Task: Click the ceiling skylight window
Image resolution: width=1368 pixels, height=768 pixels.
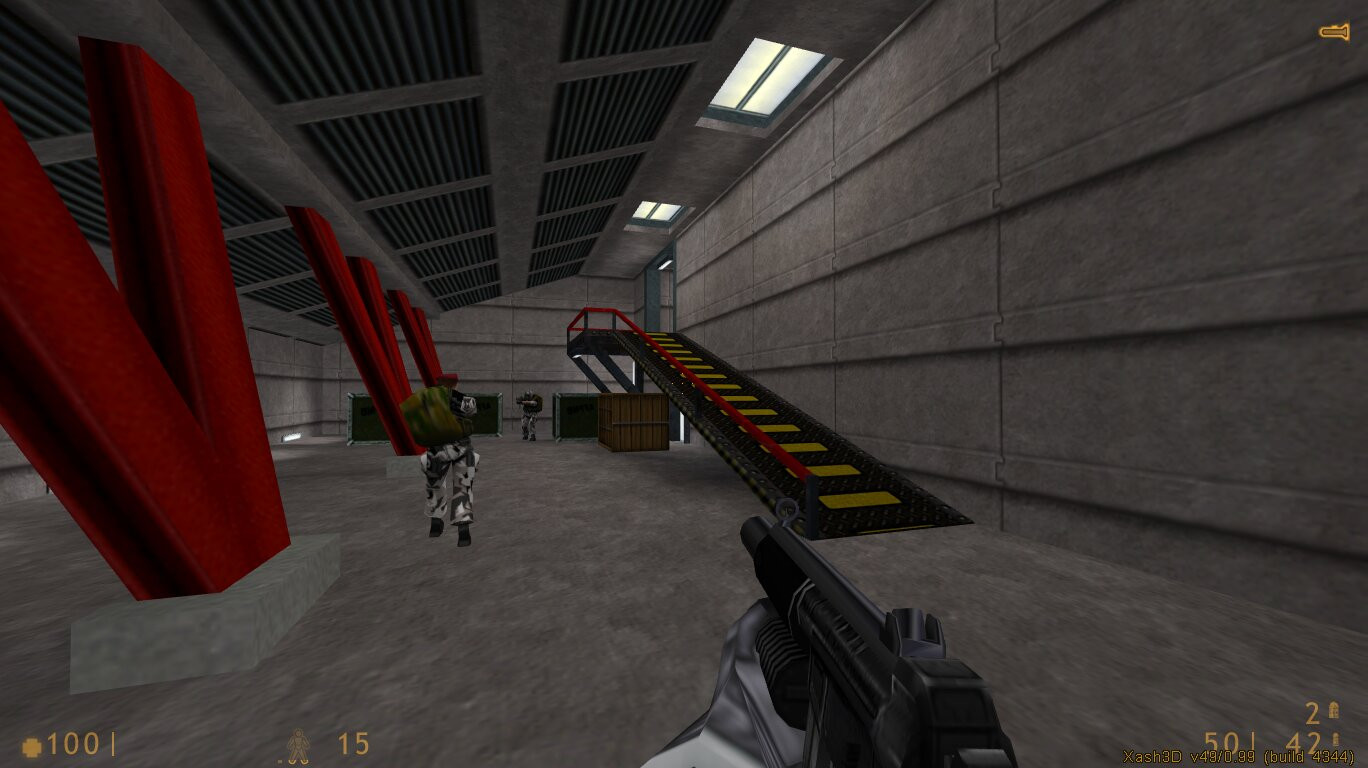Action: coord(755,75)
